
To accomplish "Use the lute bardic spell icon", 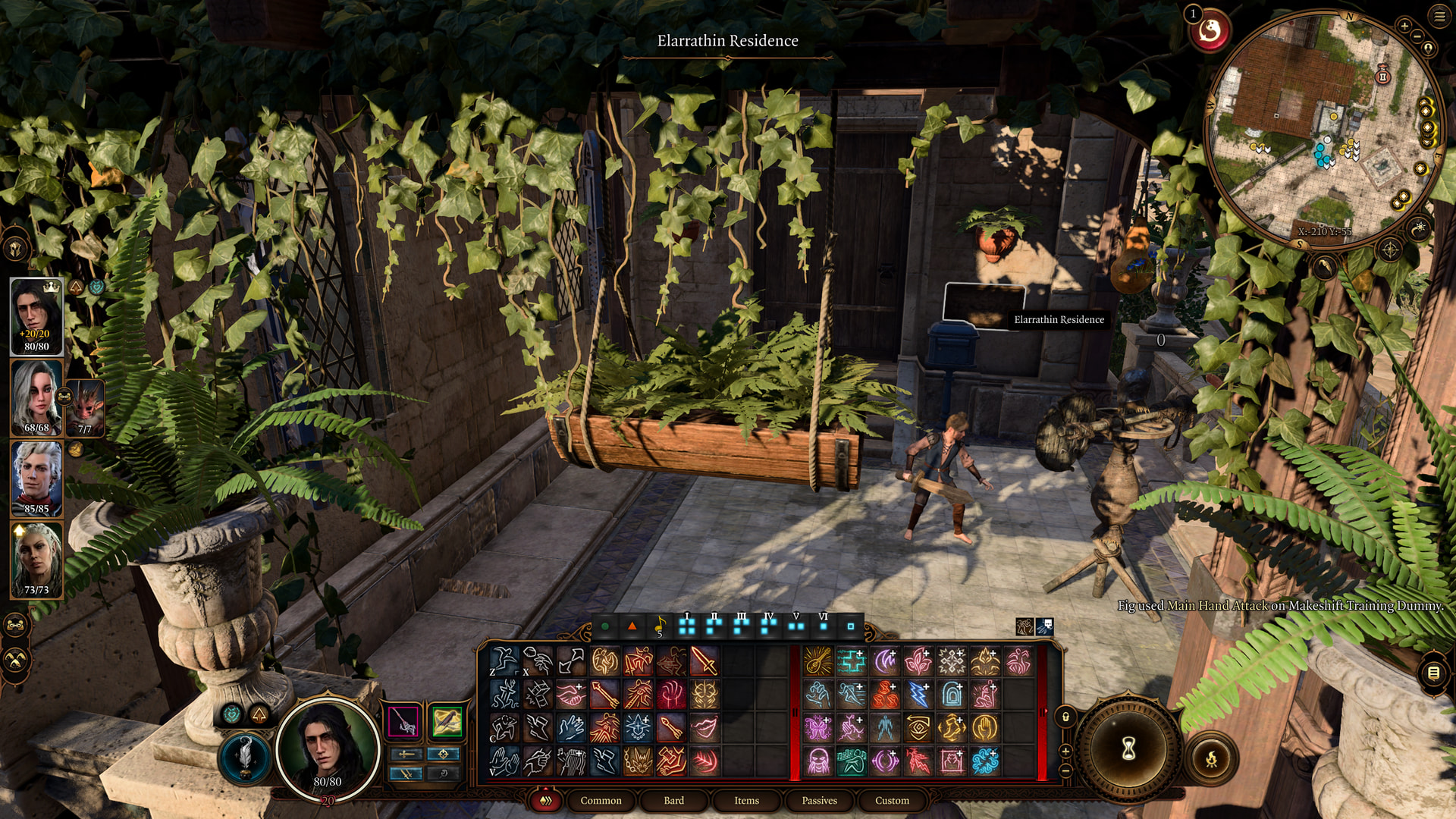I will coord(818,661).
